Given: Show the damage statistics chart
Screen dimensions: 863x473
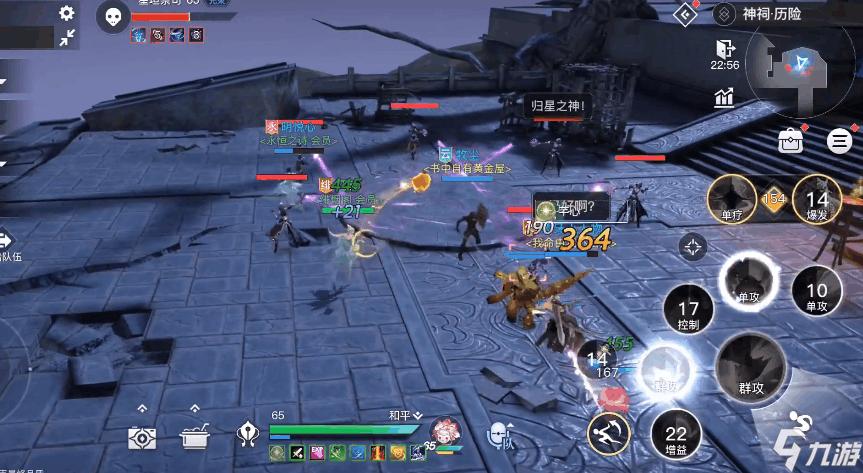Looking at the screenshot, I should click(x=725, y=97).
